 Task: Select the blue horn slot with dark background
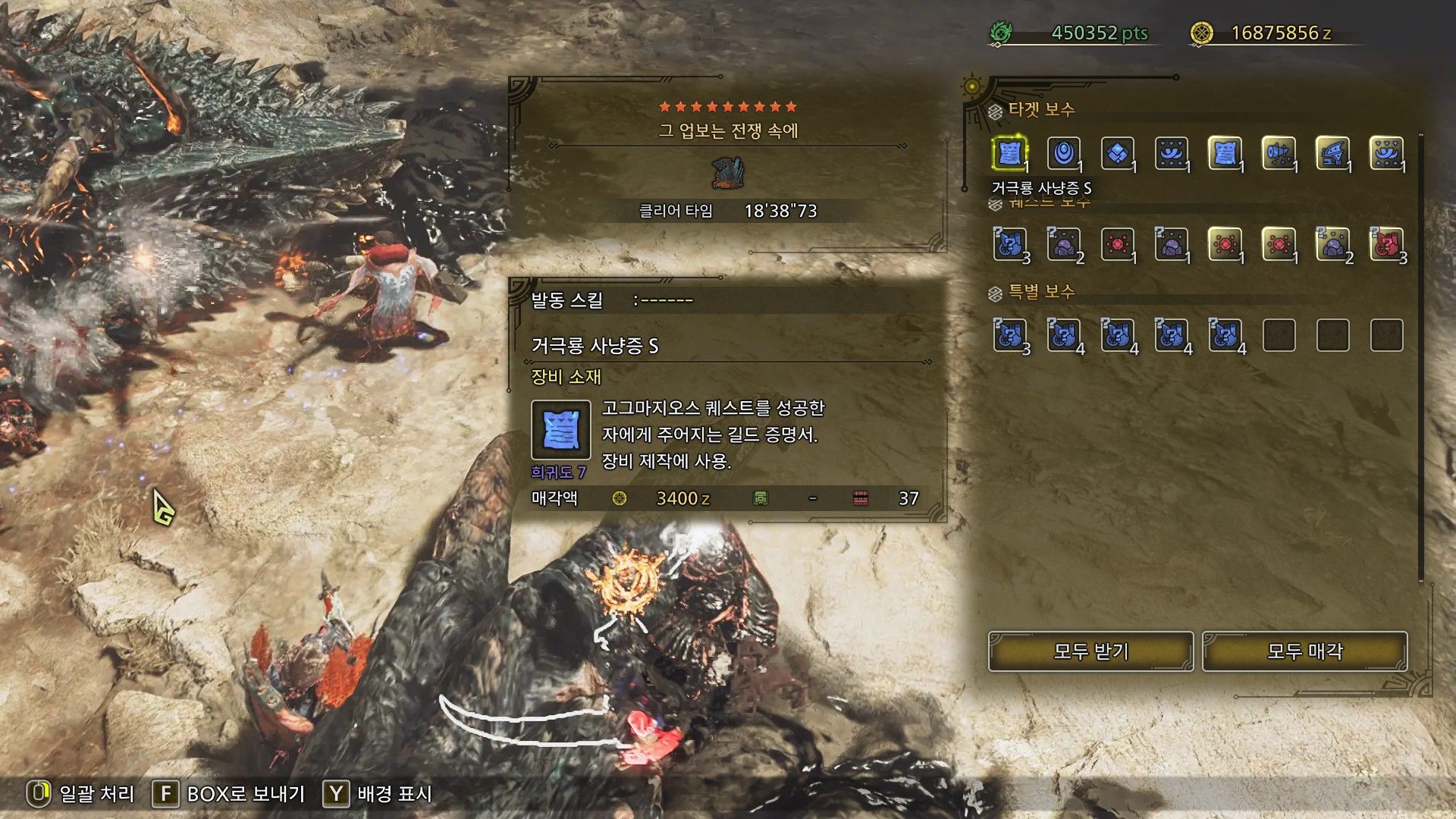point(1171,154)
